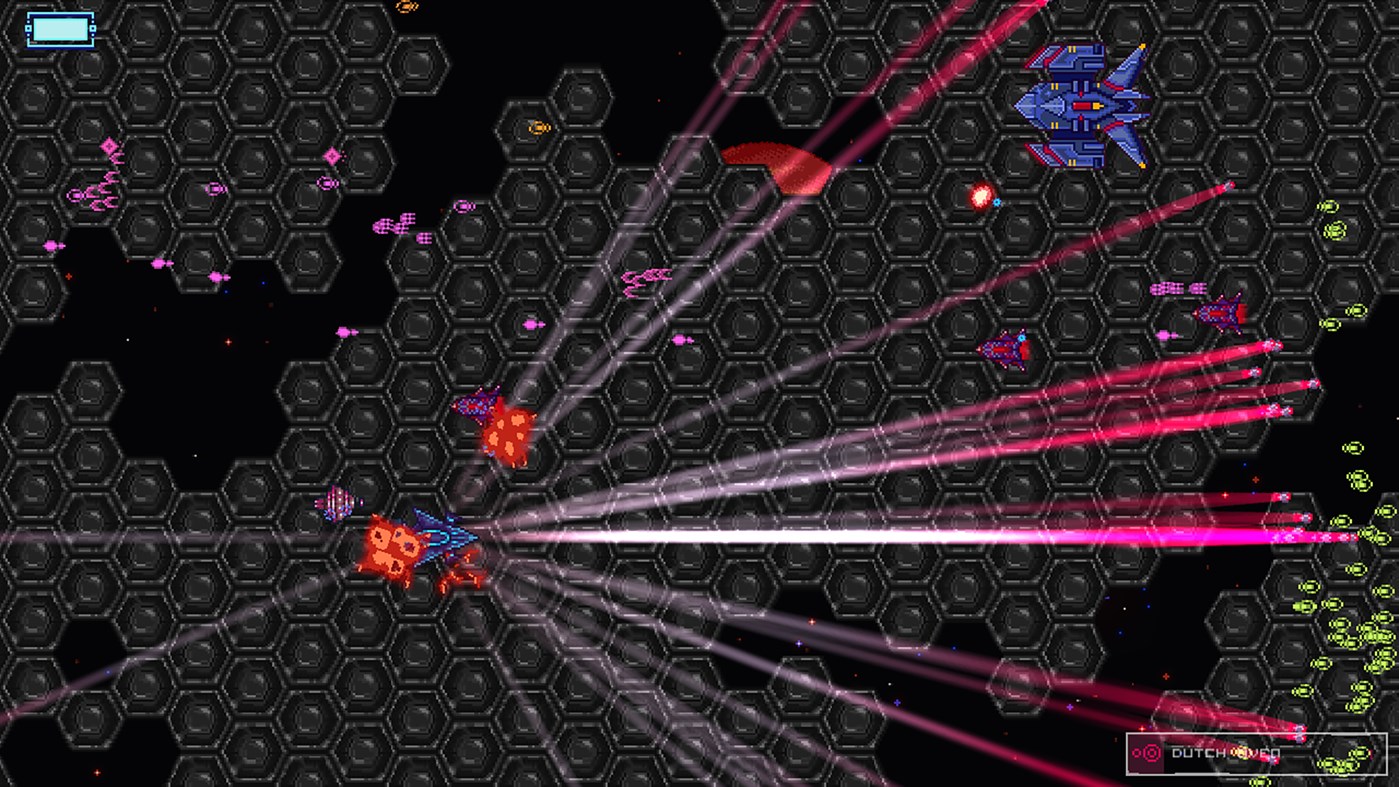
Task: Select the orange blocky enemy beside the player
Action: coord(393,545)
